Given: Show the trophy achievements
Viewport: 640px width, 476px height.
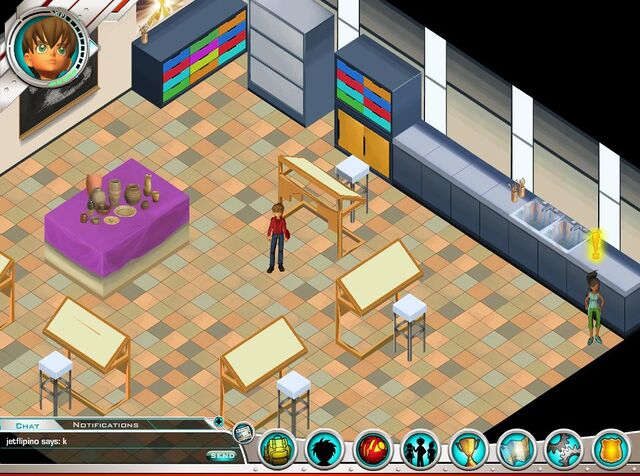Looking at the screenshot, I should pos(469,449).
